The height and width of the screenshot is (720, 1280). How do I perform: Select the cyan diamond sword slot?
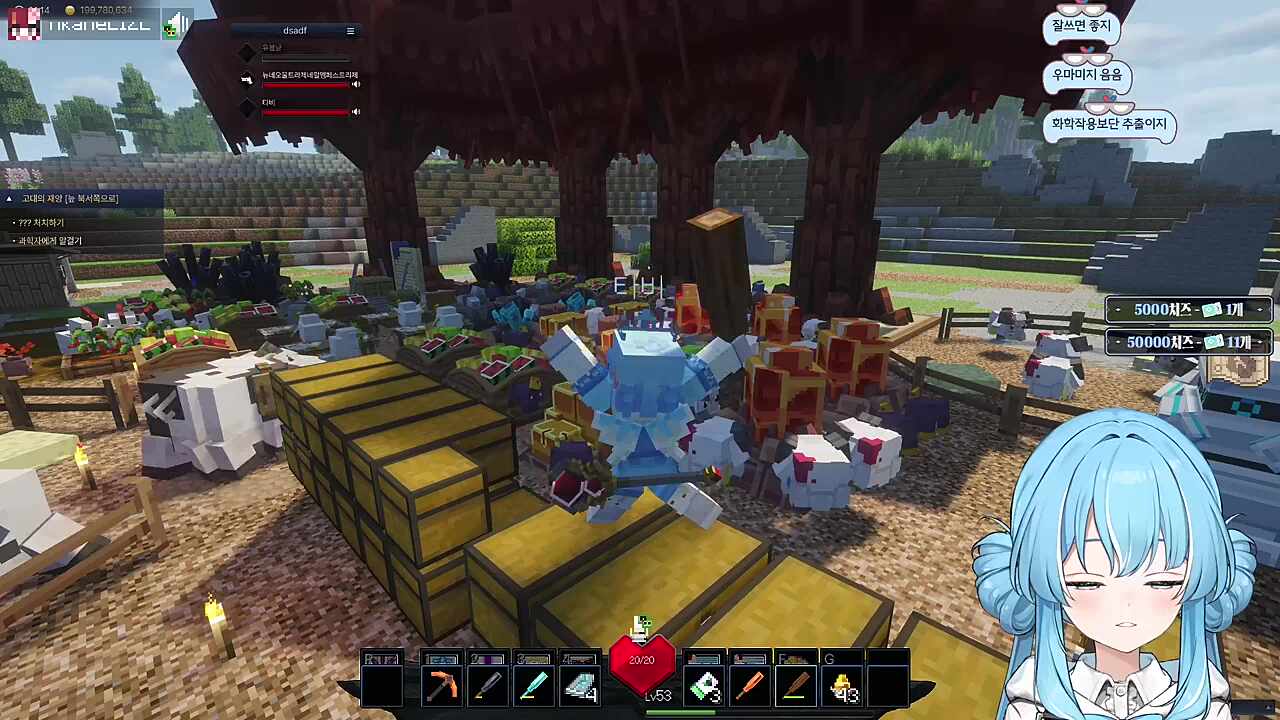click(x=533, y=686)
